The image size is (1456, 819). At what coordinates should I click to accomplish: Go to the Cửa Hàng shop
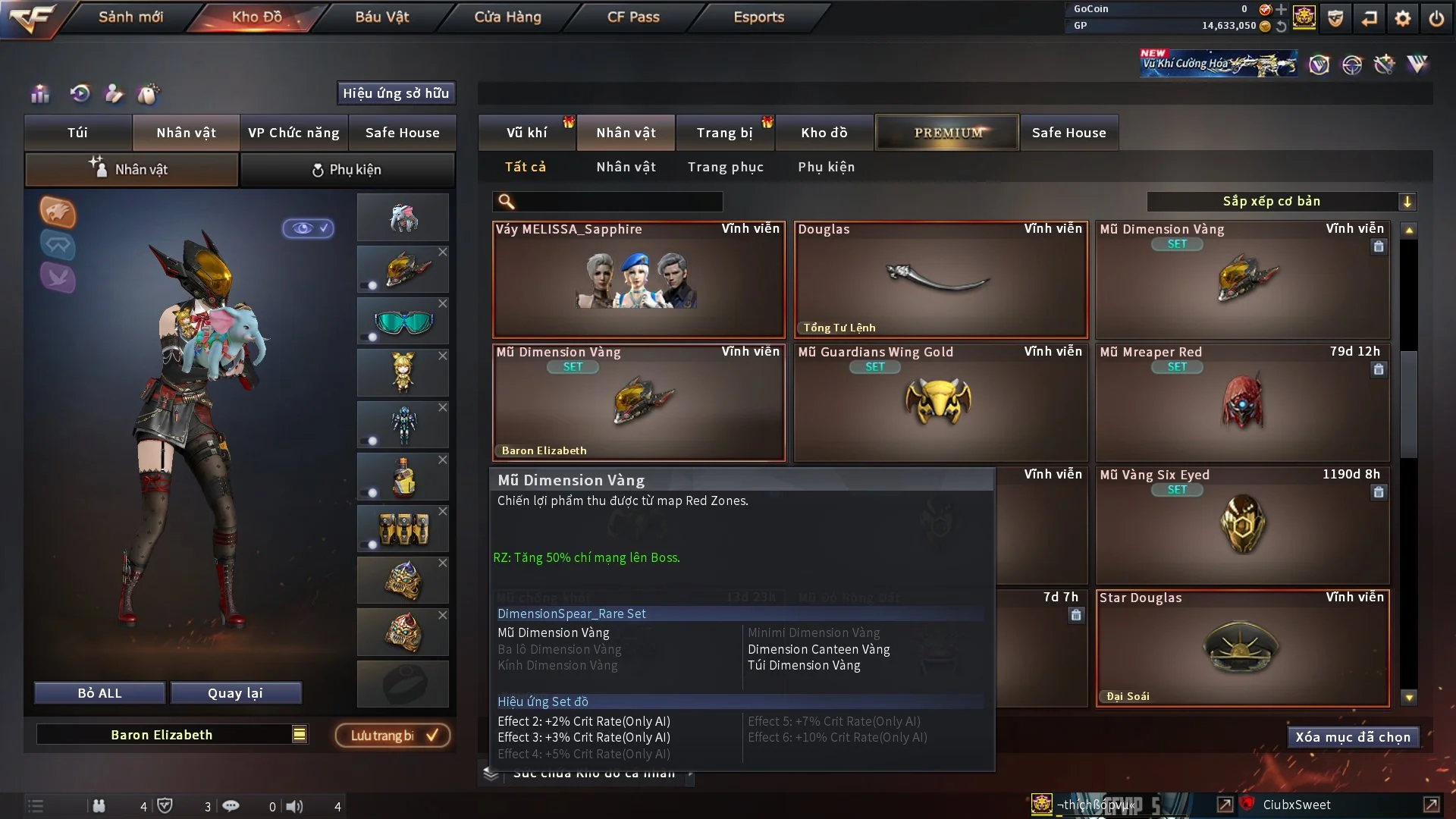click(x=507, y=17)
